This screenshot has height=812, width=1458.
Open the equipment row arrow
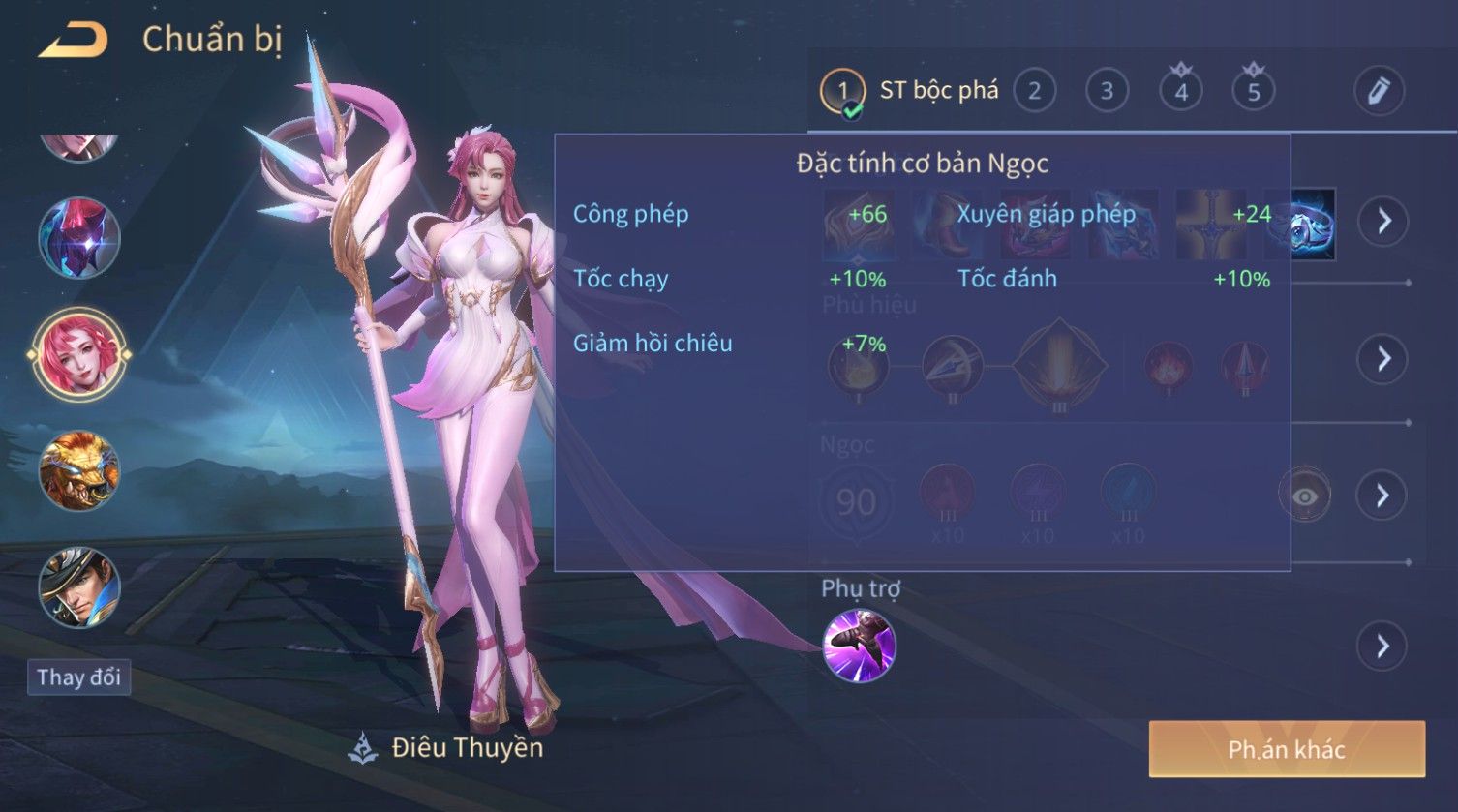click(1382, 221)
